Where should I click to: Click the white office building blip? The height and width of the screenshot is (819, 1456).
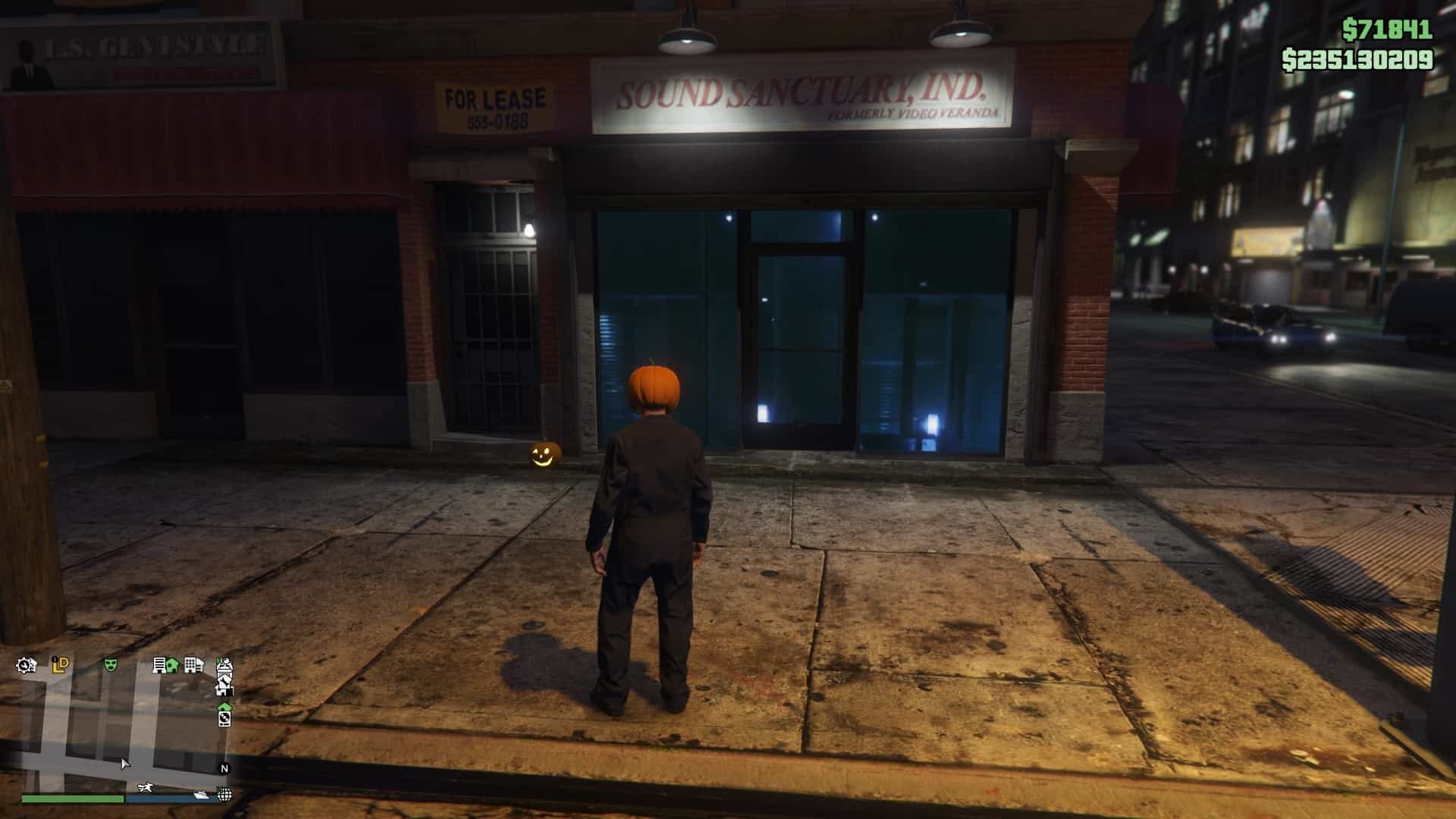(193, 665)
